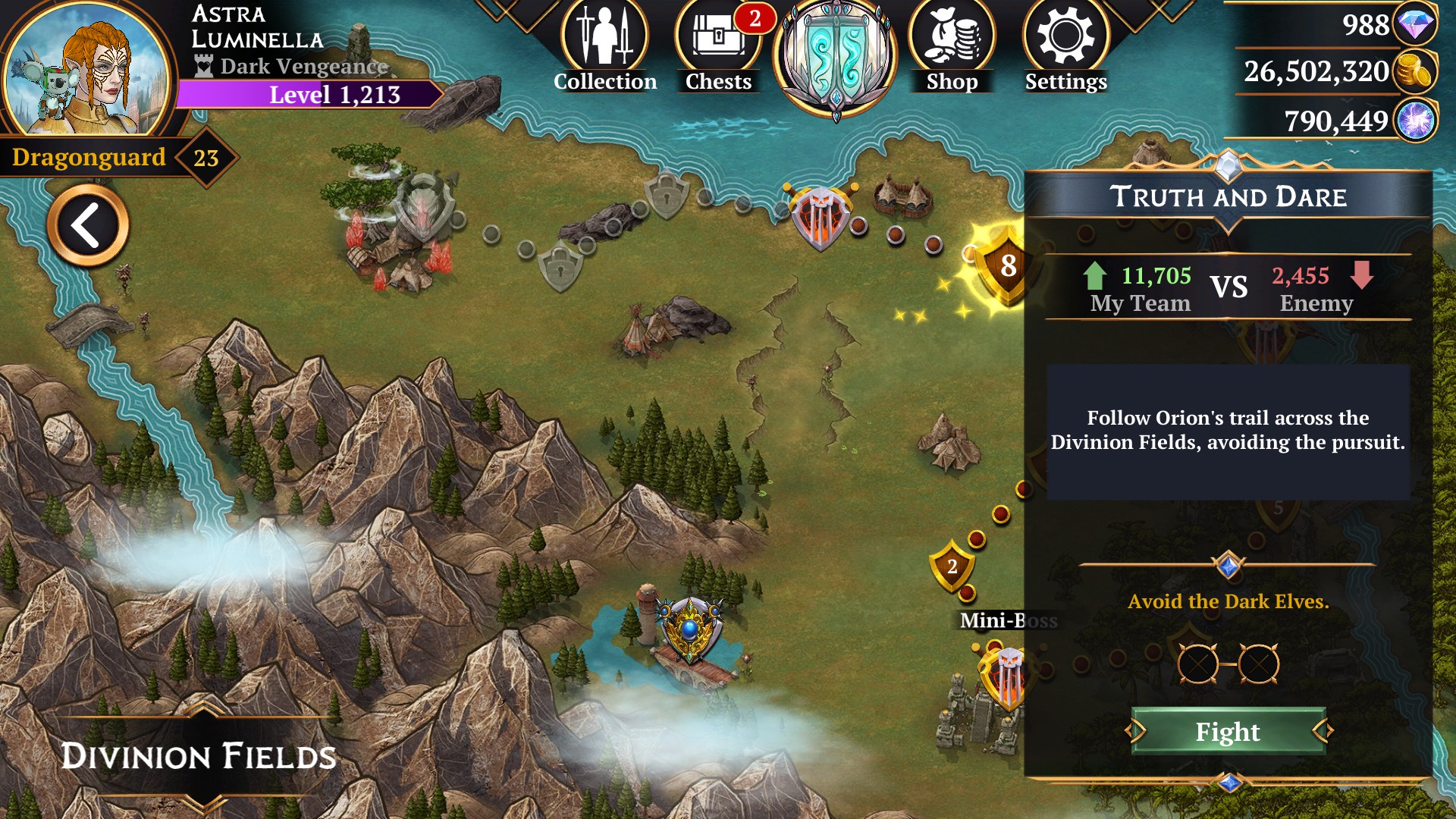Screen dimensions: 1456x819
Task: Select the stage 2 shield marker
Action: pyautogui.click(x=952, y=566)
